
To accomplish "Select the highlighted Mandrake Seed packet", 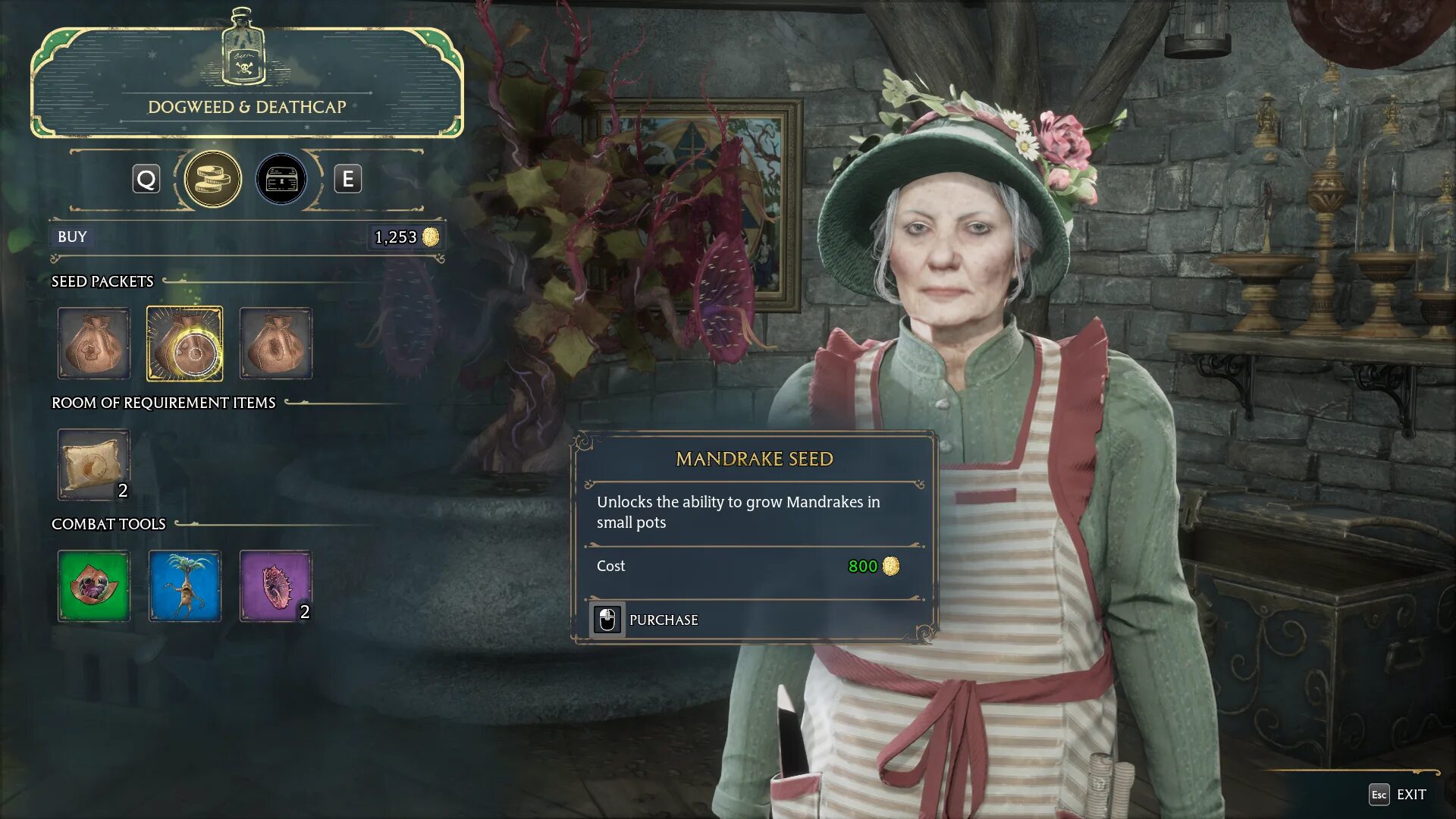I will [185, 344].
